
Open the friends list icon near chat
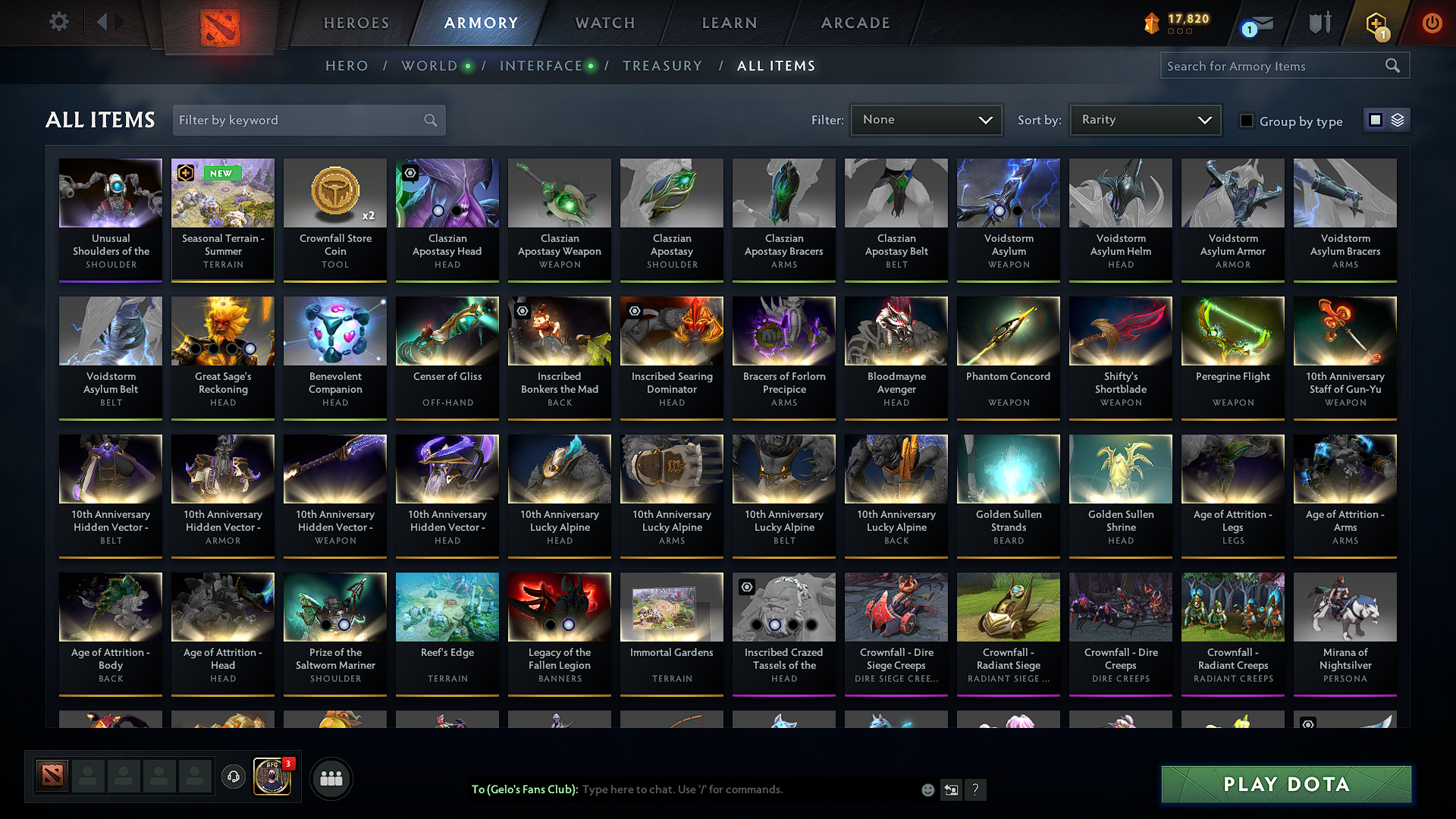coord(332,777)
